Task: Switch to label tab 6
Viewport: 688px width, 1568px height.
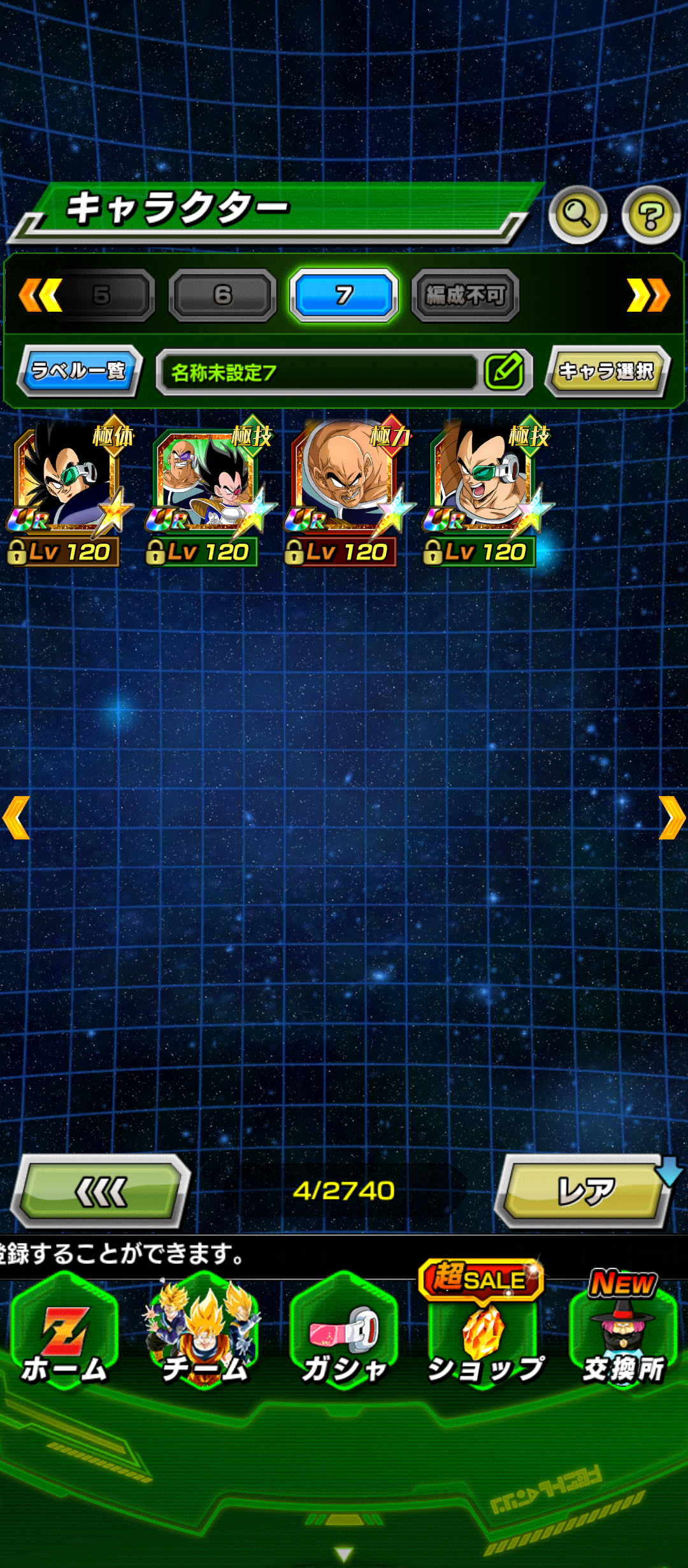Action: [222, 294]
